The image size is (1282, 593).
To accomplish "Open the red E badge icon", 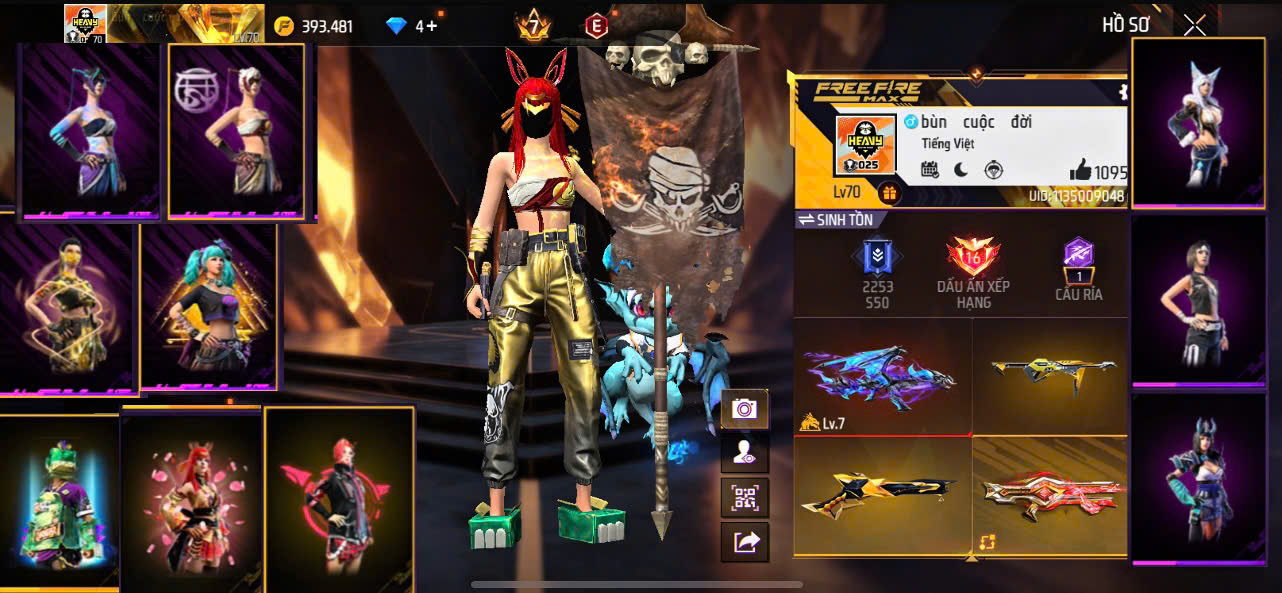I will coord(596,26).
